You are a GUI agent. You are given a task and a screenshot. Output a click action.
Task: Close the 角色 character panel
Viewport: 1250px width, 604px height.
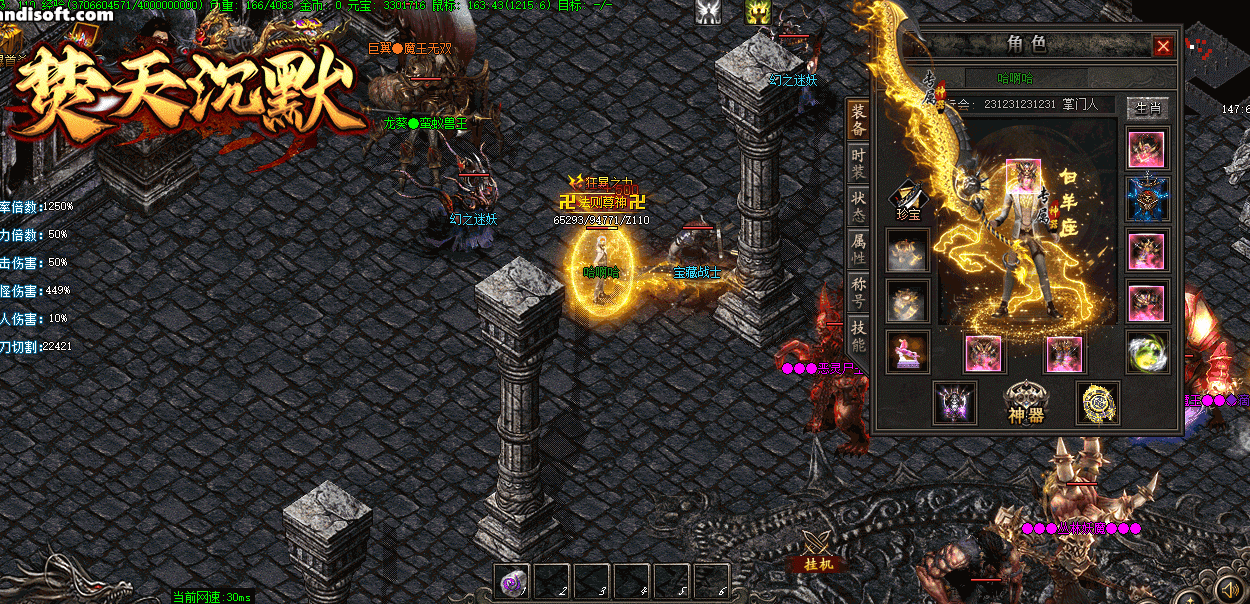pos(1163,46)
